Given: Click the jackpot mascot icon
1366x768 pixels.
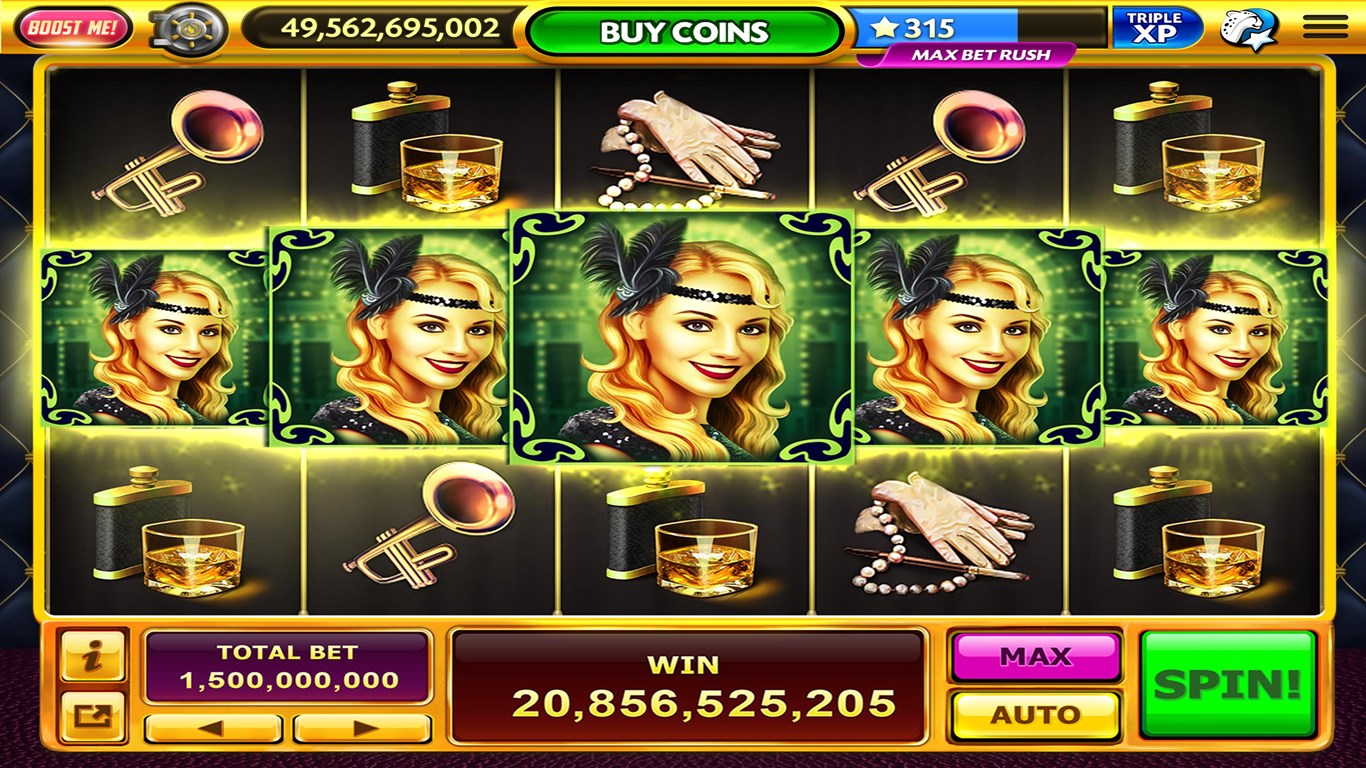Looking at the screenshot, I should click(x=1247, y=27).
